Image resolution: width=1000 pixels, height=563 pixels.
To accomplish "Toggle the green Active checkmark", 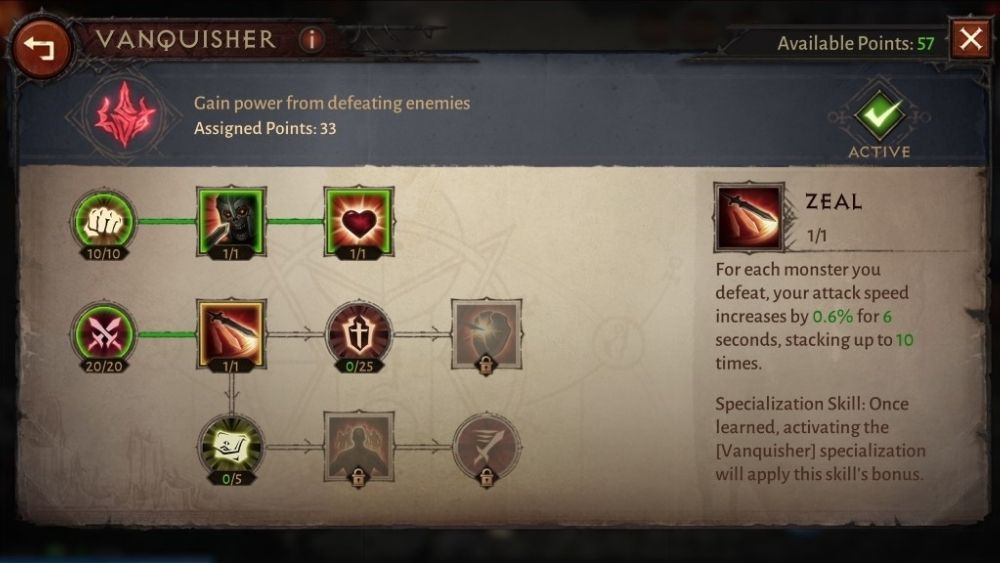I will tap(879, 116).
